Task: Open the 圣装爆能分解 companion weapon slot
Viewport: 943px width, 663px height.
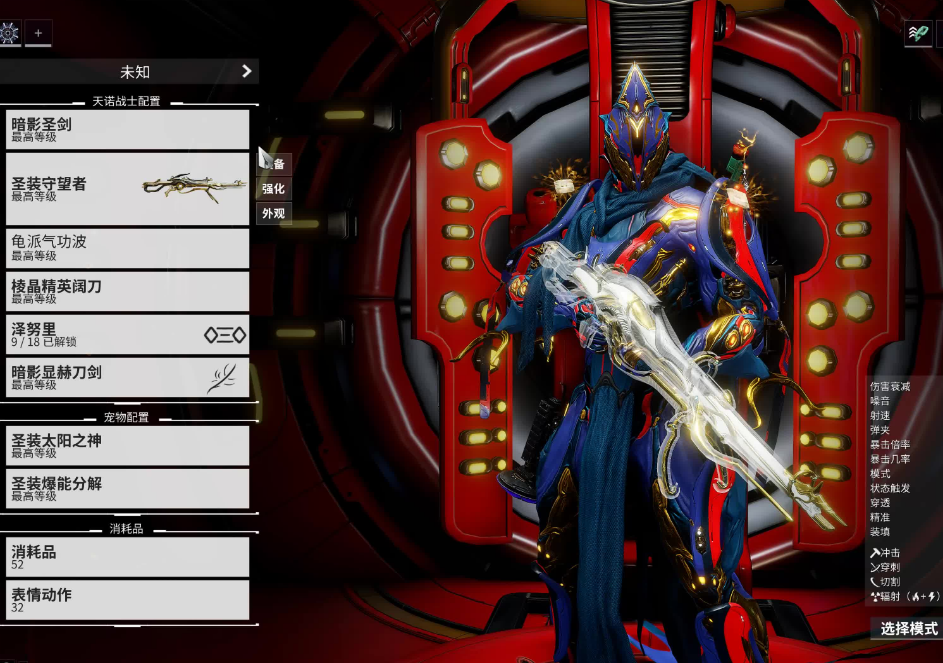Action: tap(125, 488)
